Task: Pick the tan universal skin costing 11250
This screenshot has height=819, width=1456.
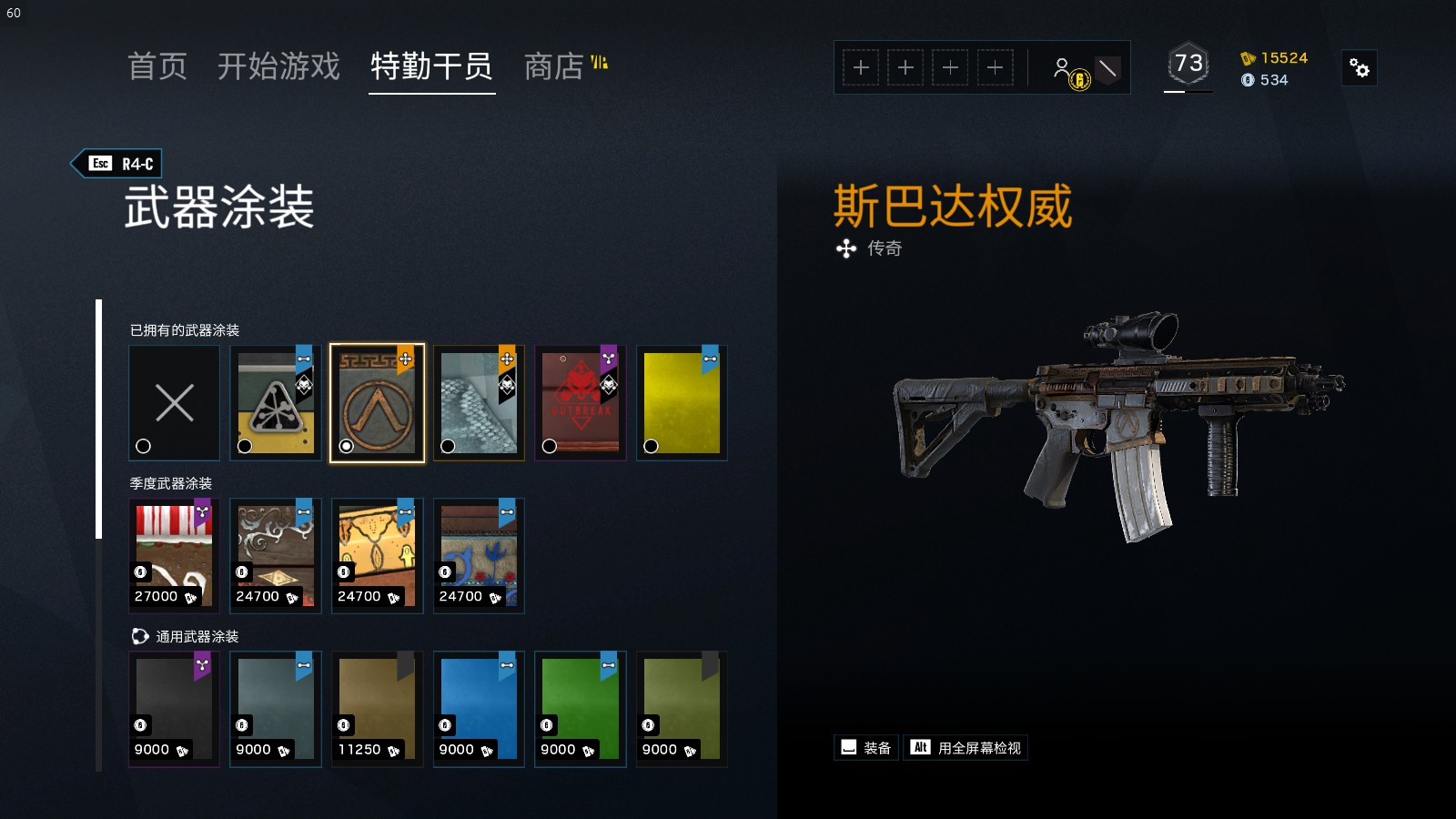Action: (377, 709)
